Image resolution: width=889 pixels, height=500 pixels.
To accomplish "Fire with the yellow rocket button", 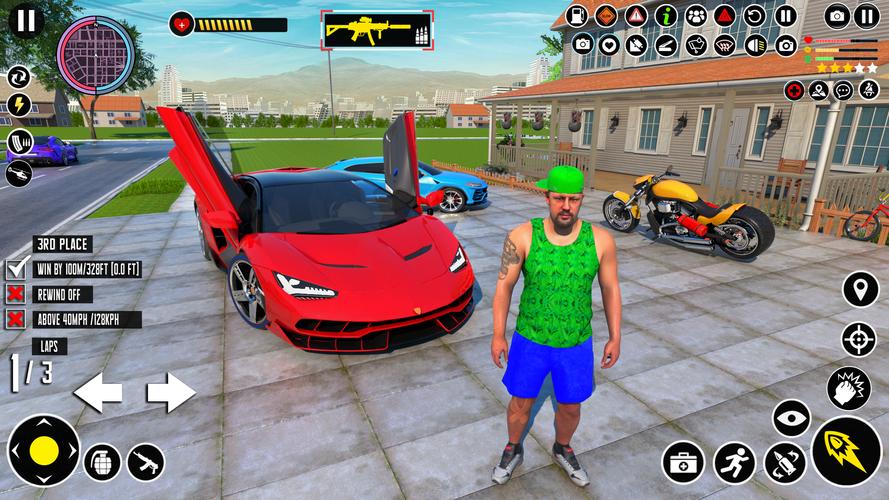I will click(x=846, y=451).
